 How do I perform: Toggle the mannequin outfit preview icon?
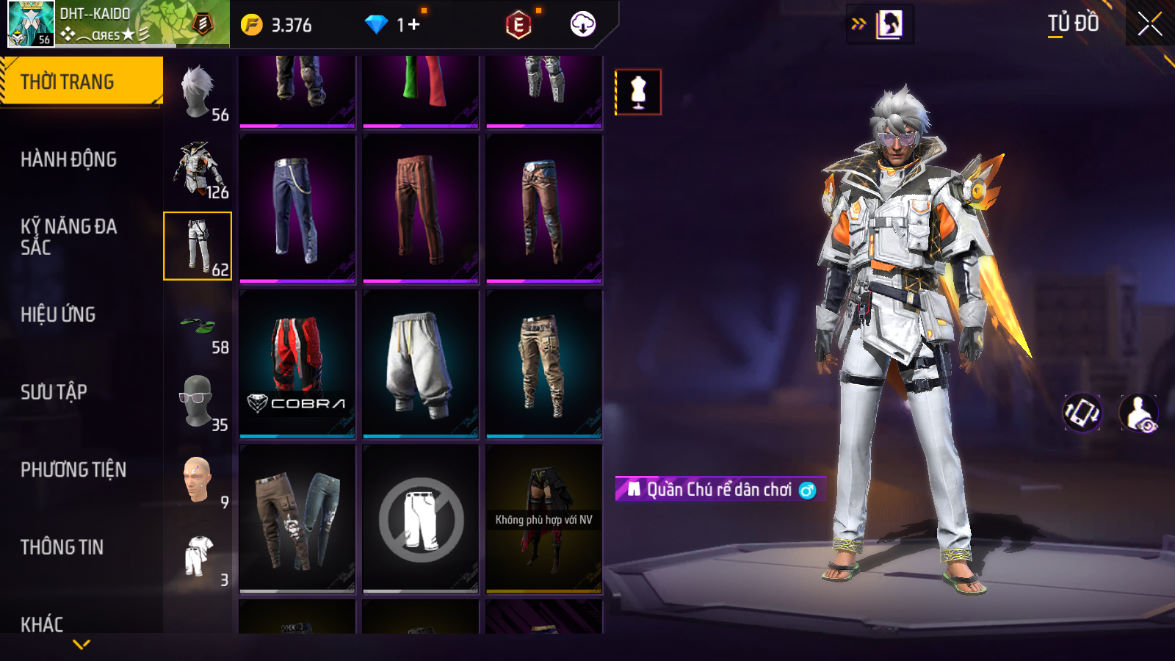[638, 92]
